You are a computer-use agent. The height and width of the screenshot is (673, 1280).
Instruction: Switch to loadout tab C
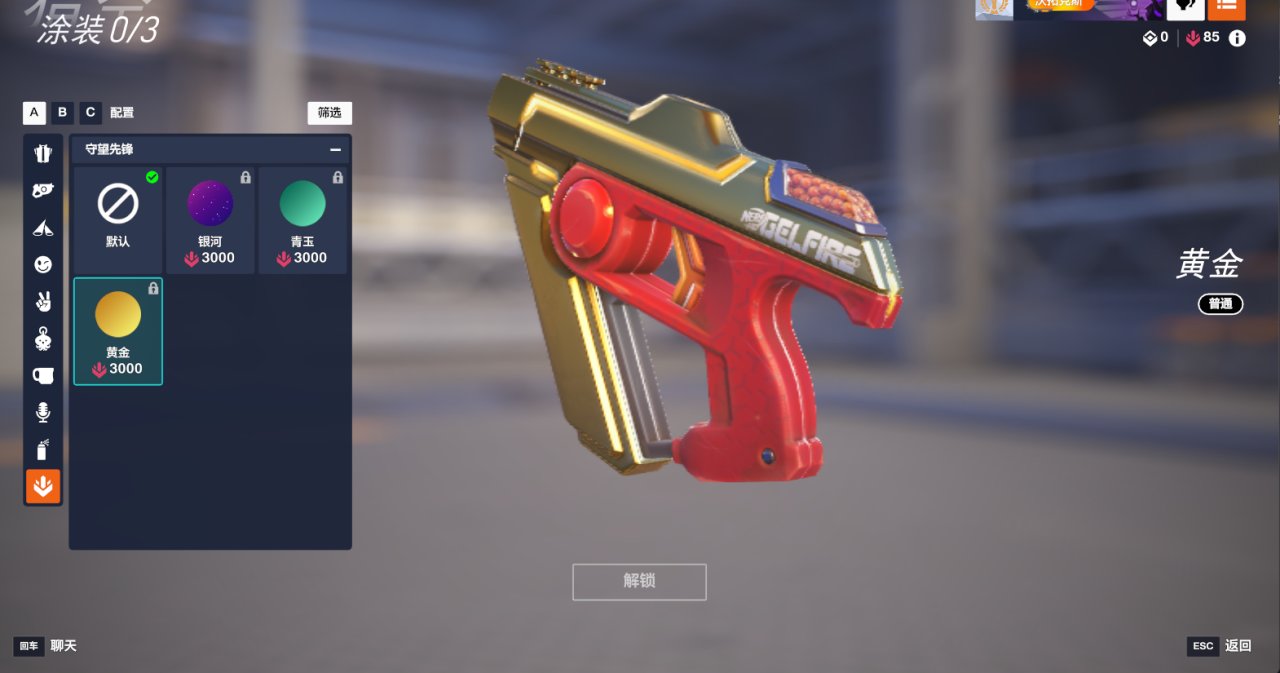tap(90, 112)
